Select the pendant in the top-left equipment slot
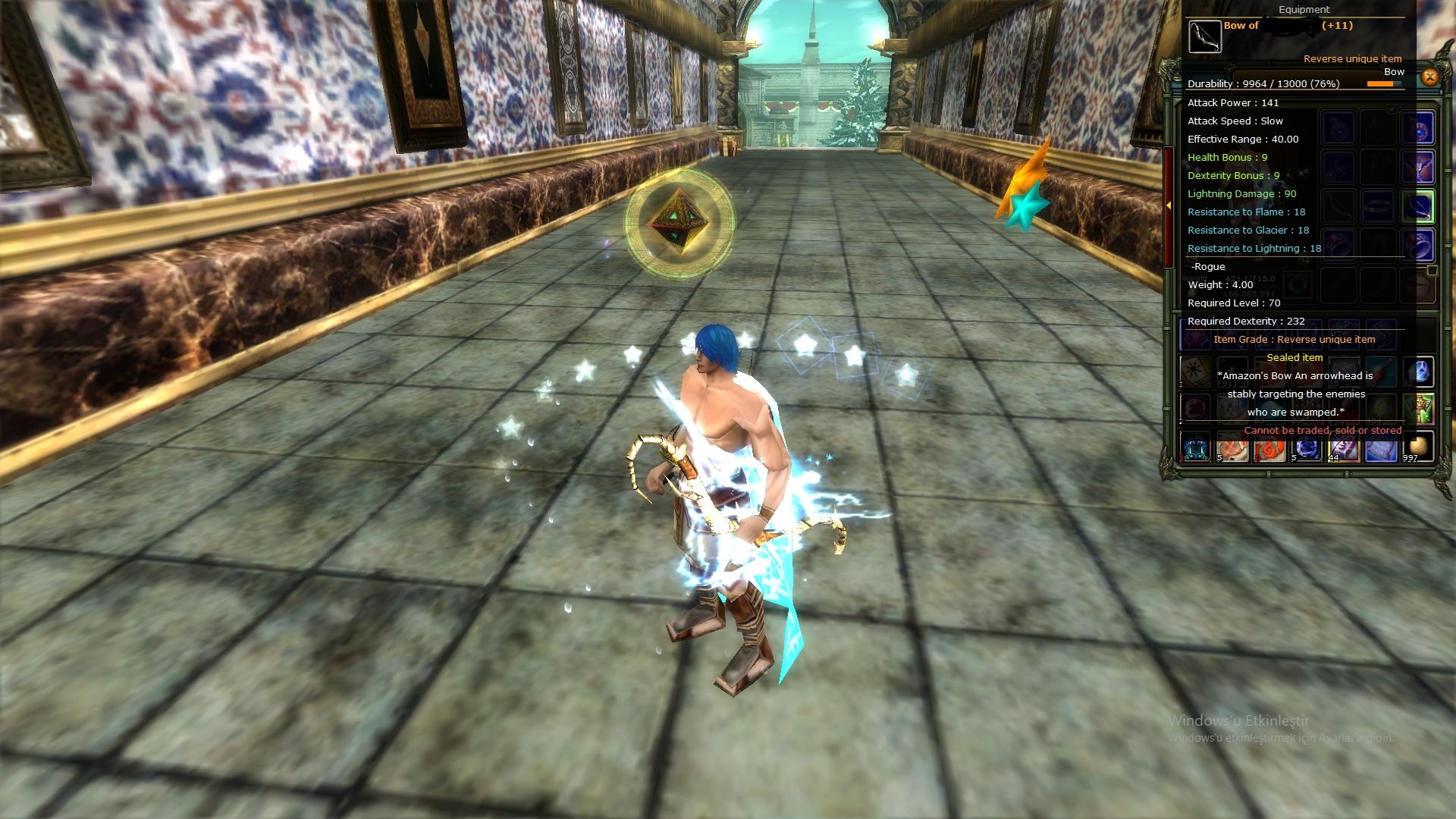 click(1338, 127)
